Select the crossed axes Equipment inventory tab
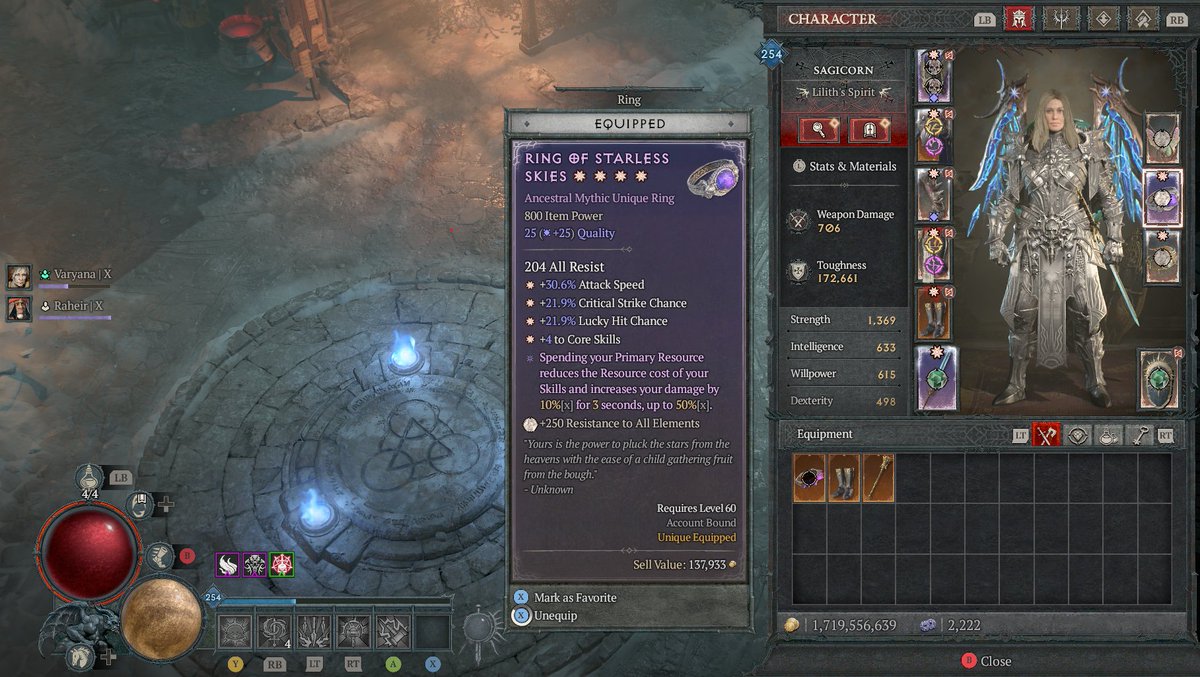Viewport: 1200px width, 677px height. (1047, 435)
